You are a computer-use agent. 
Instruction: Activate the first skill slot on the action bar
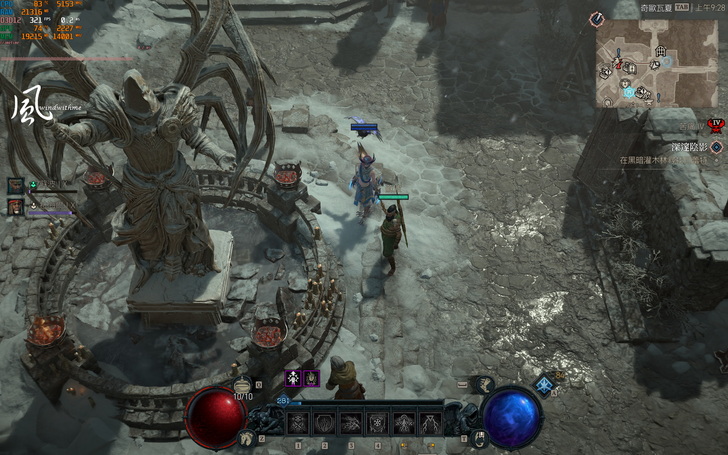(x=300, y=423)
